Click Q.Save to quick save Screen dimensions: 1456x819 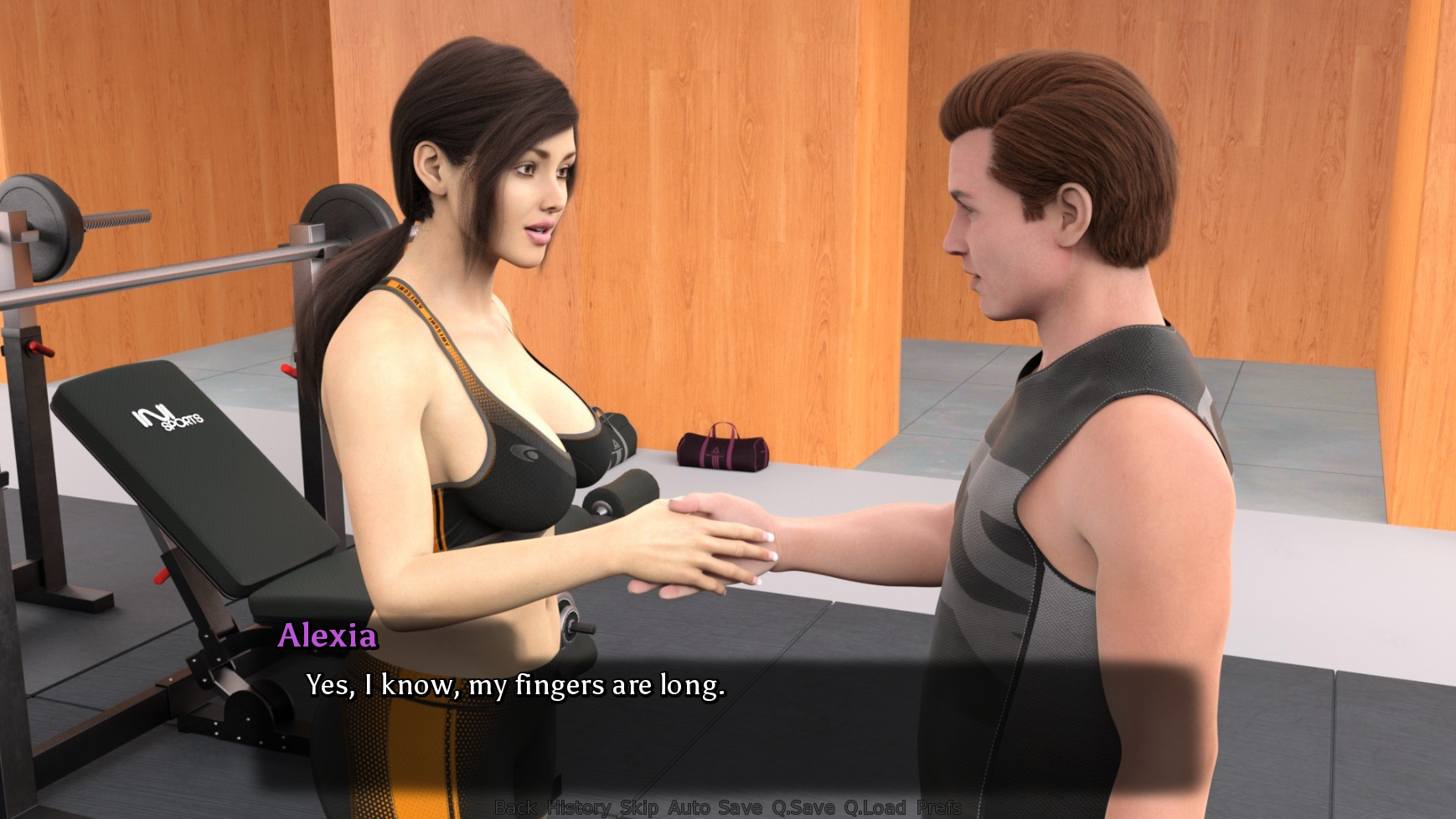click(x=803, y=807)
